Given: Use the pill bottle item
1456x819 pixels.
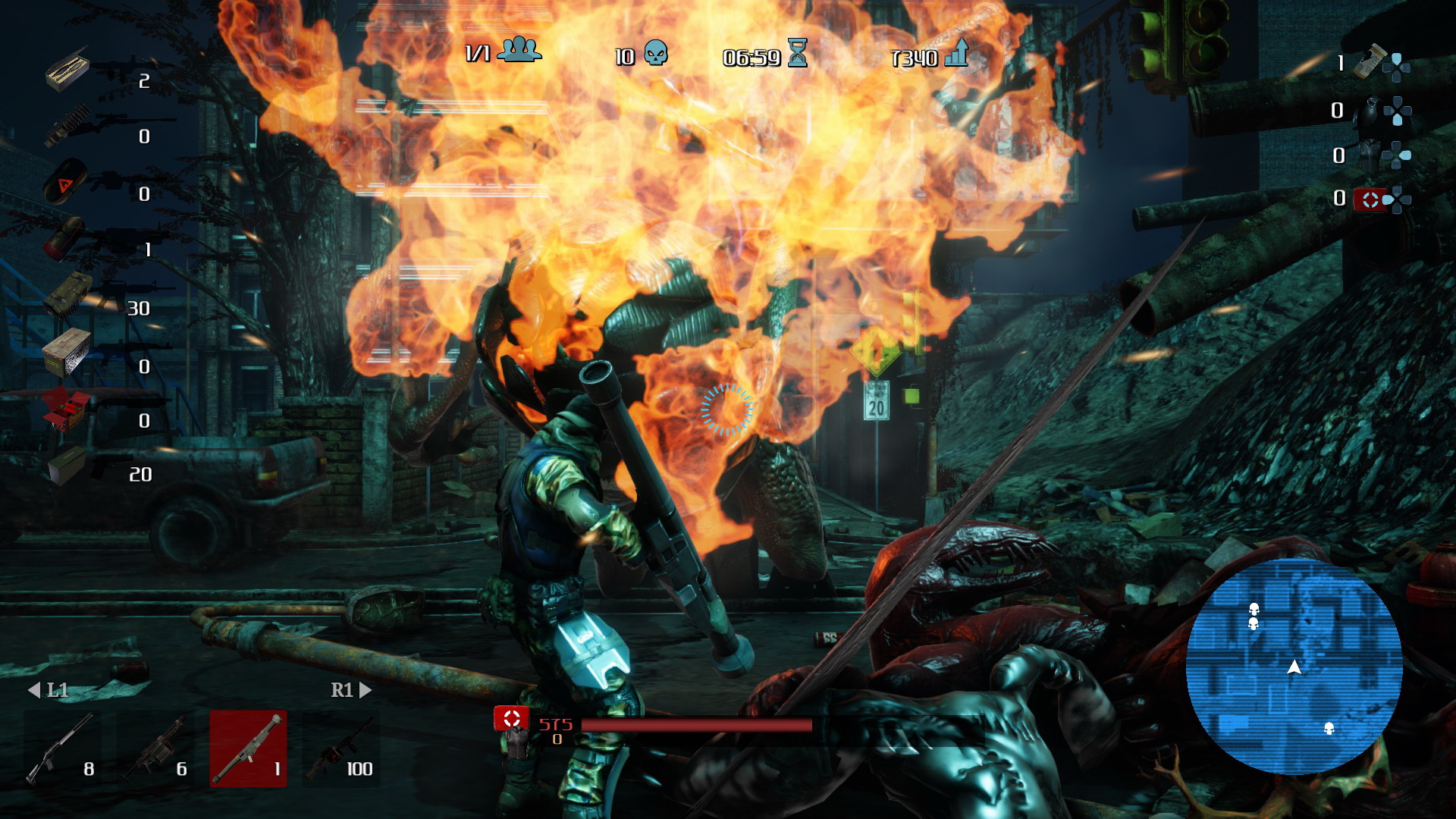Looking at the screenshot, I should (x=1370, y=62).
